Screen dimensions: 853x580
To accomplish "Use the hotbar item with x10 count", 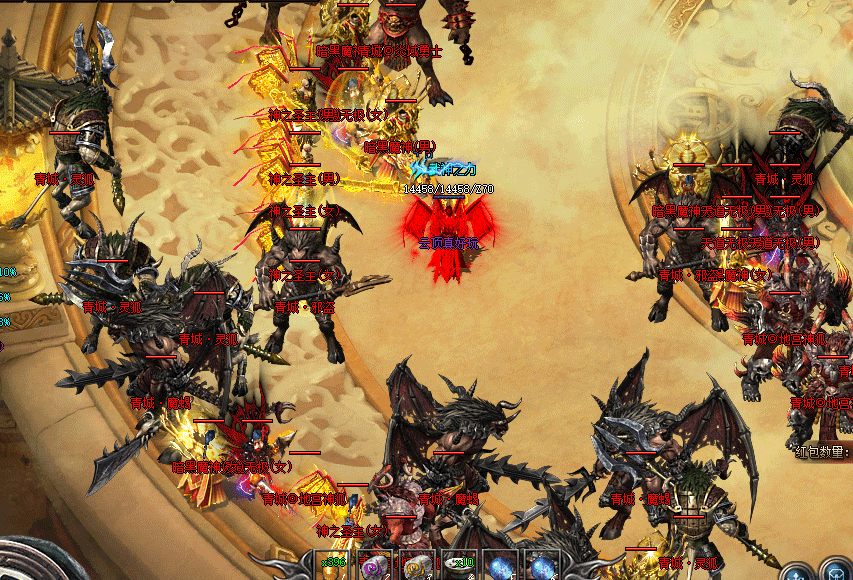I will click(459, 565).
